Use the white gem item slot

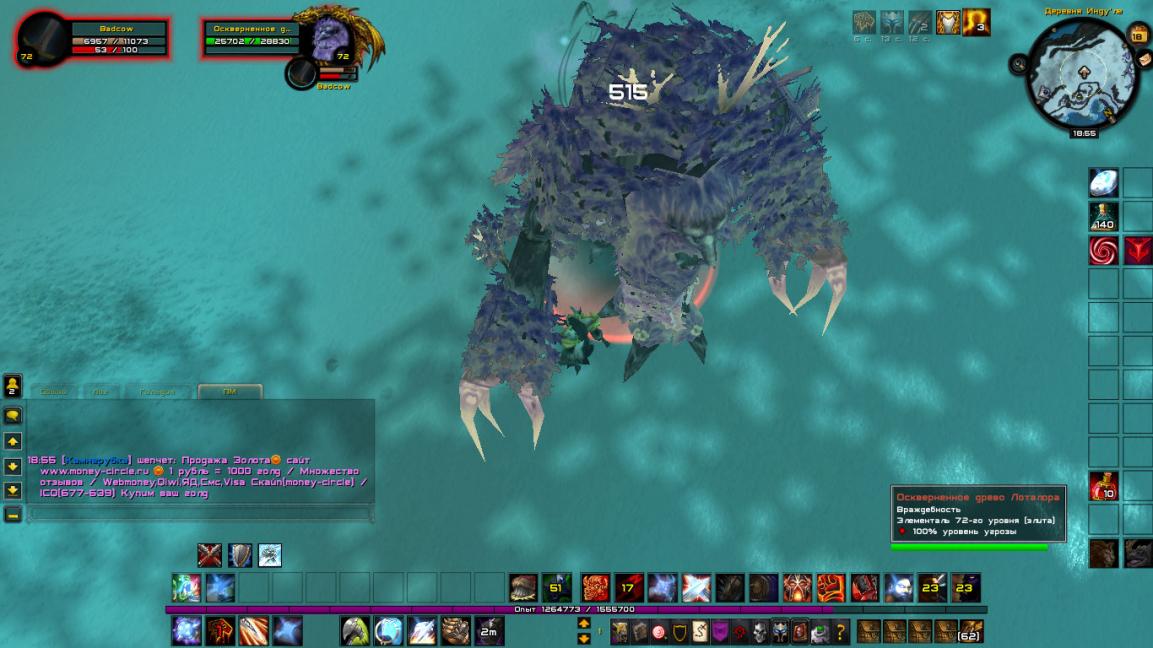click(x=1103, y=183)
